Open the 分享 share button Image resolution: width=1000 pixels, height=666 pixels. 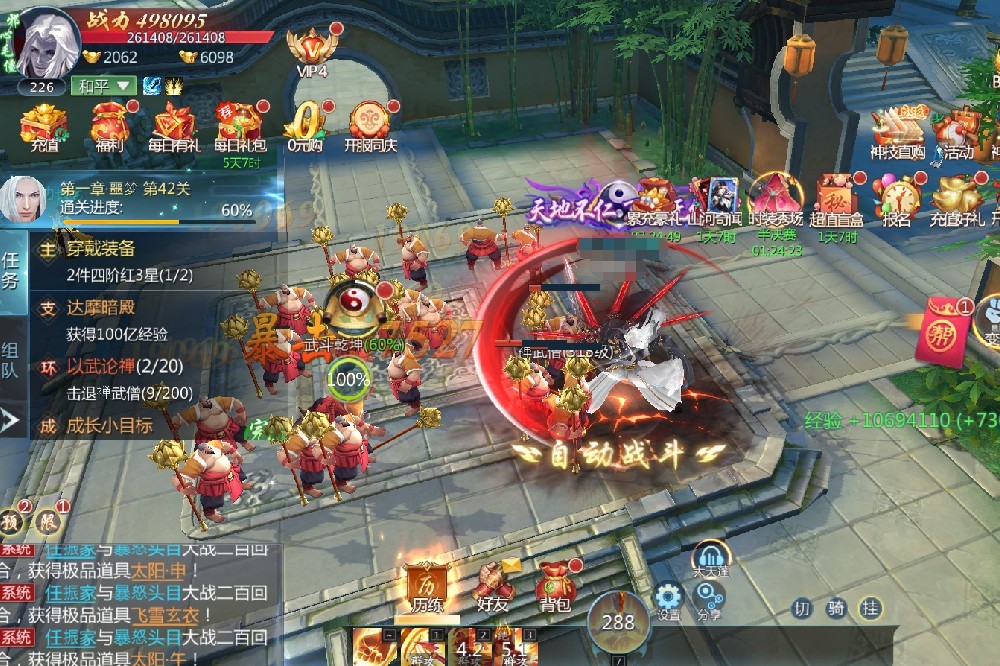point(709,601)
